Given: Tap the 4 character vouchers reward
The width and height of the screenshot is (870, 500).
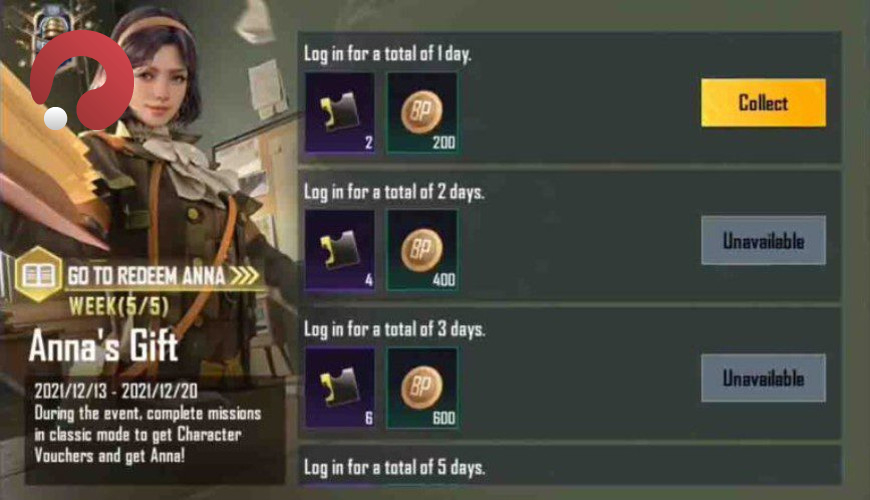Looking at the screenshot, I should 339,249.
